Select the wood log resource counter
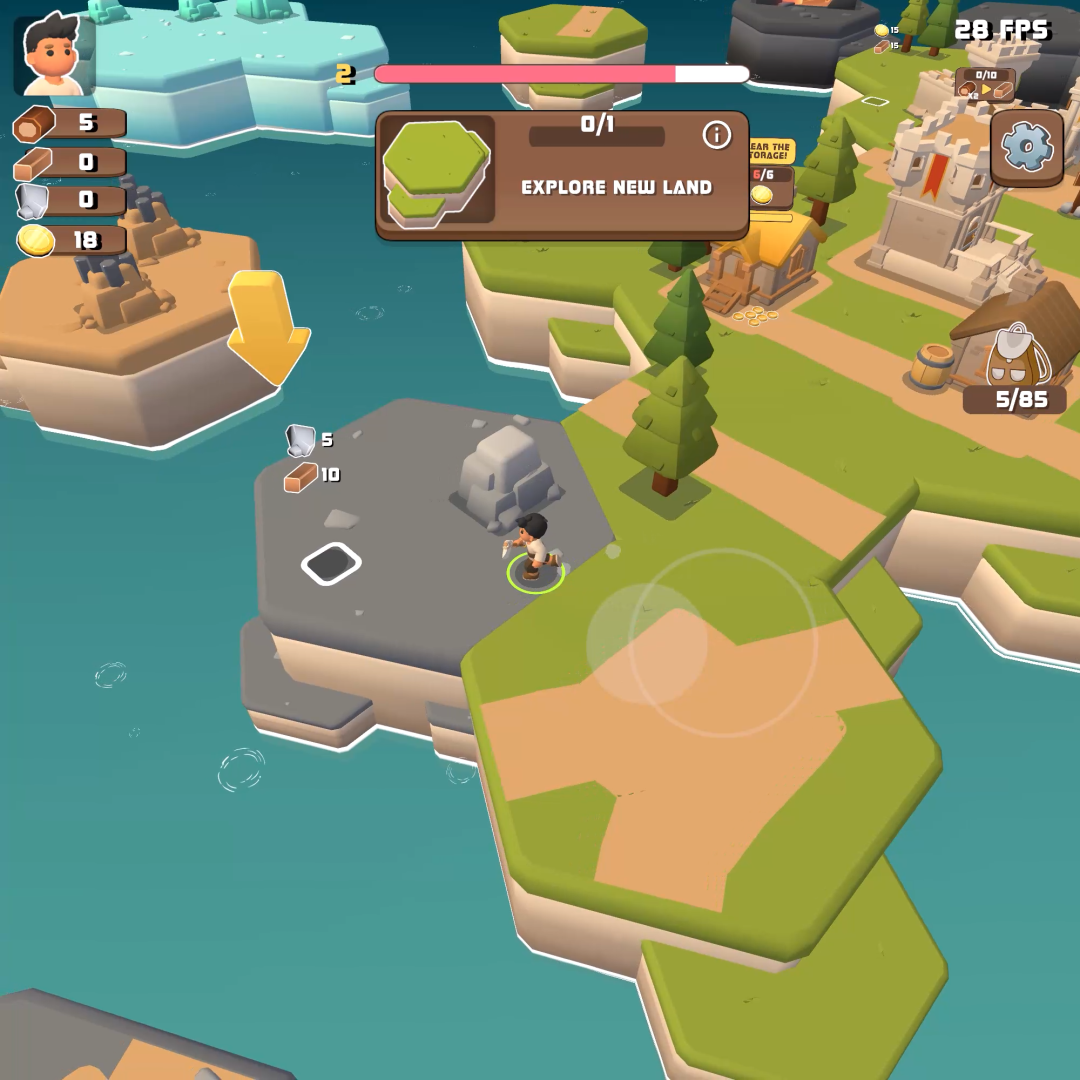This screenshot has width=1080, height=1080. pos(70,123)
